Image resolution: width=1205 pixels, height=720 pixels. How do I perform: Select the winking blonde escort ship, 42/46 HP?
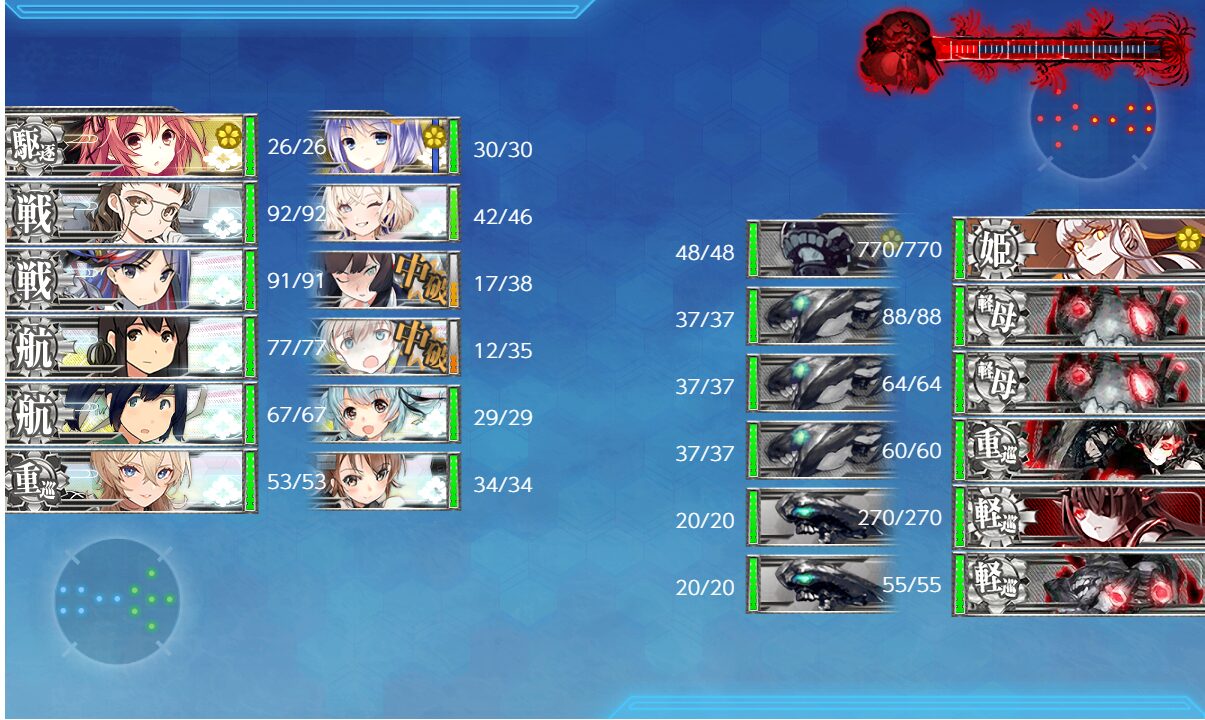pyautogui.click(x=385, y=213)
